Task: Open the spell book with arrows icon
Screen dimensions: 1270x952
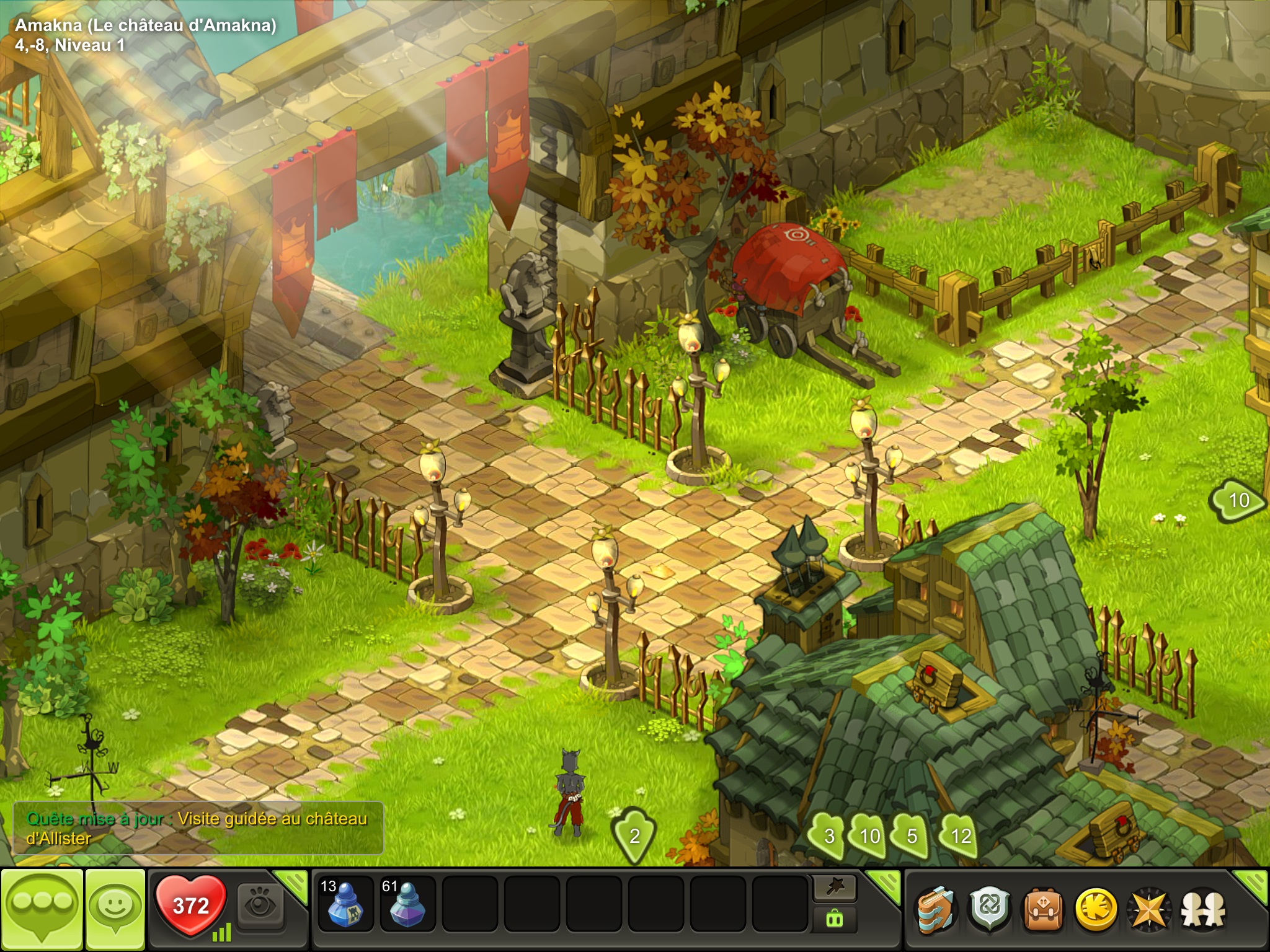Action: 936,910
